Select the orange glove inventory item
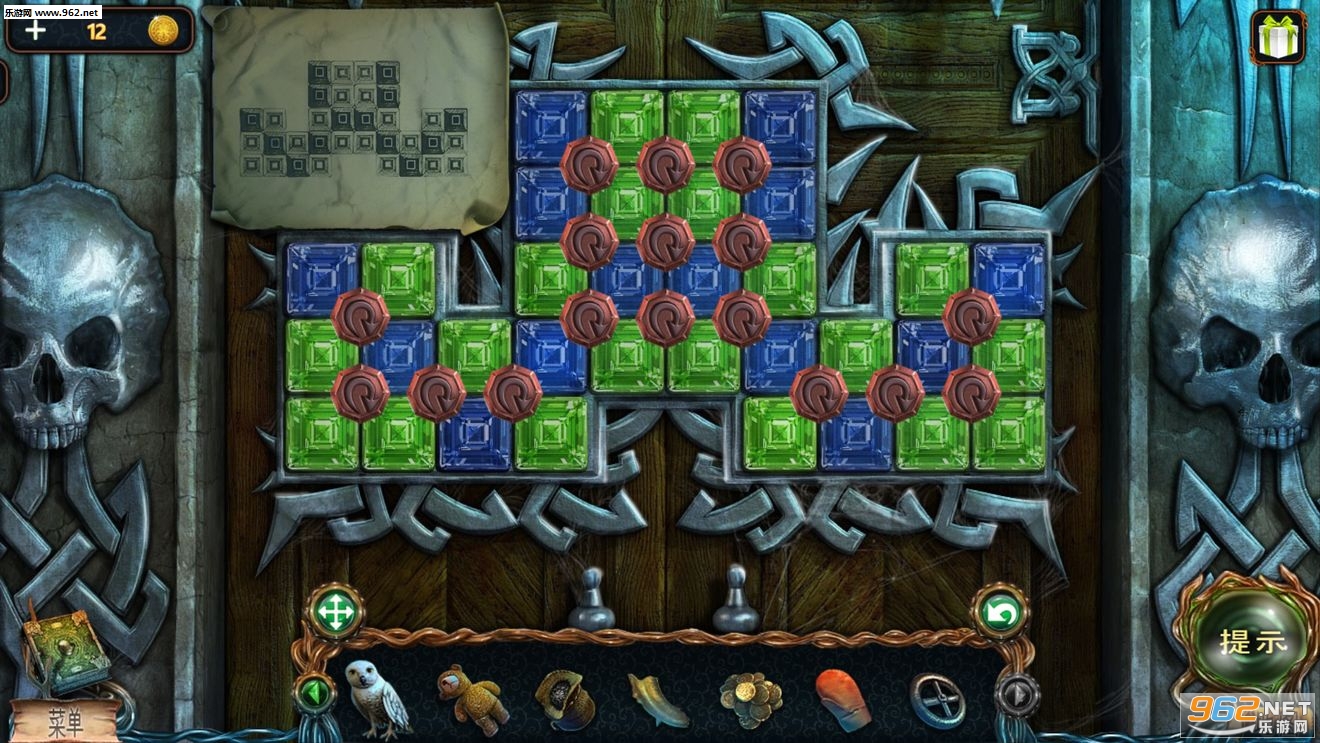This screenshot has width=1320, height=743. click(842, 697)
